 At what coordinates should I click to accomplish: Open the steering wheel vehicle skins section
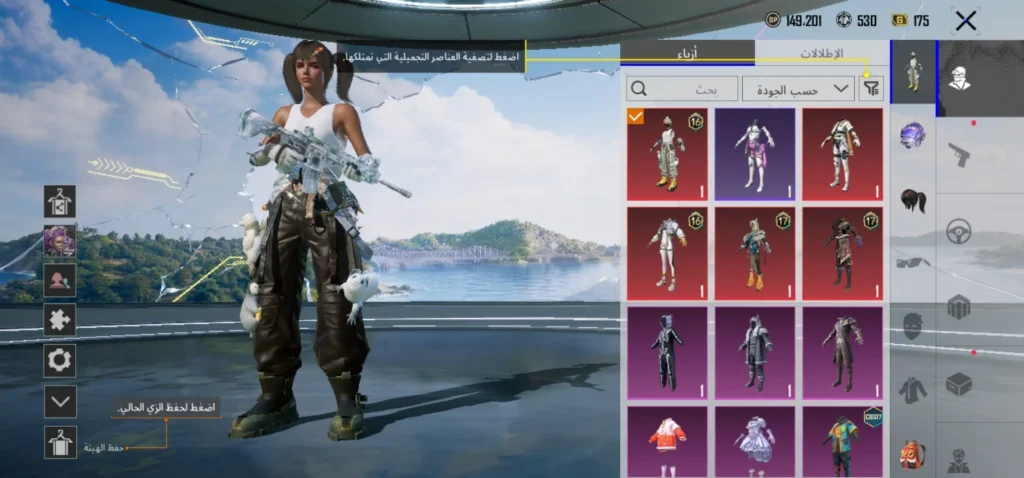(959, 230)
